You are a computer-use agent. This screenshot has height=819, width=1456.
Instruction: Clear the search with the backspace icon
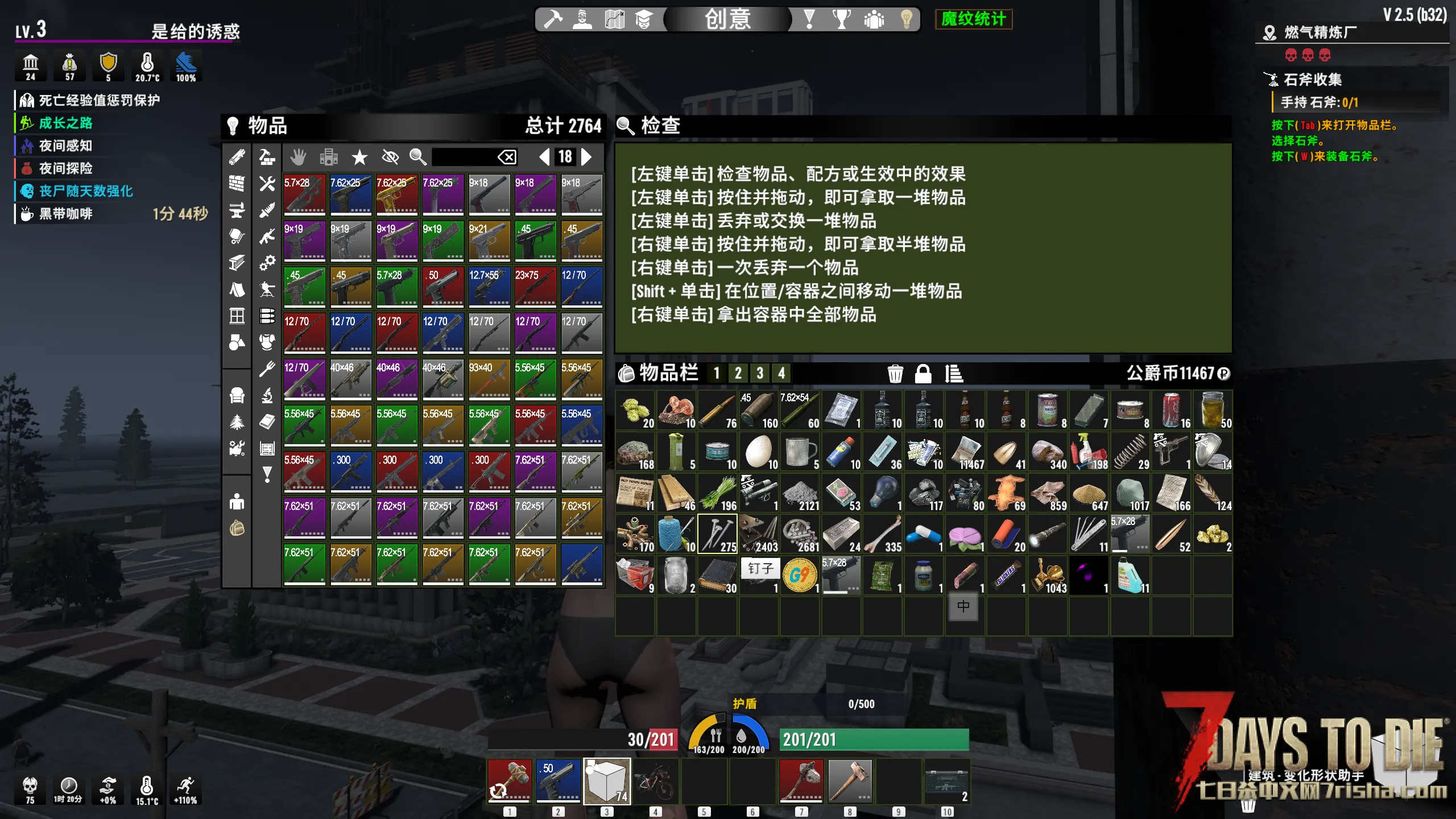[x=507, y=156]
